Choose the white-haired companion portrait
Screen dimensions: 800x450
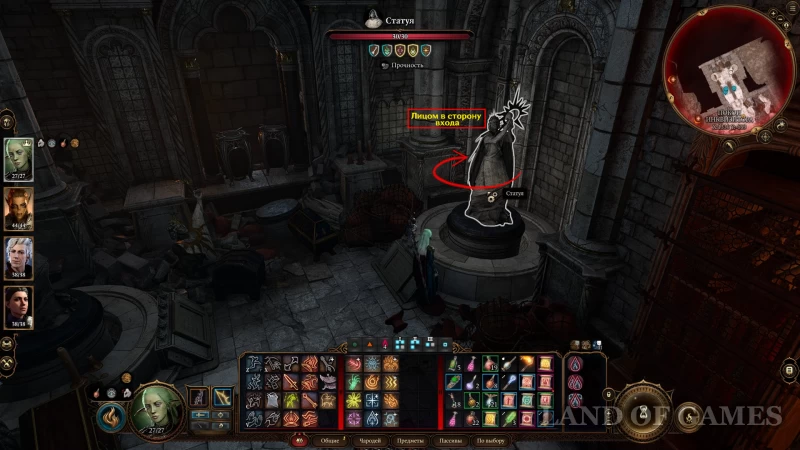tap(19, 257)
